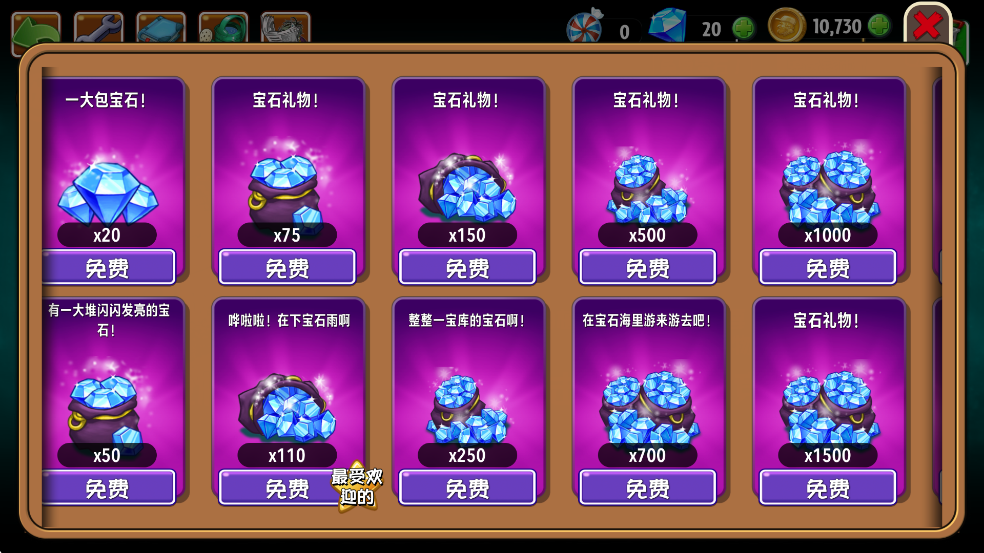Open the wrench settings icon
This screenshot has width=984, height=553.
(x=98, y=28)
